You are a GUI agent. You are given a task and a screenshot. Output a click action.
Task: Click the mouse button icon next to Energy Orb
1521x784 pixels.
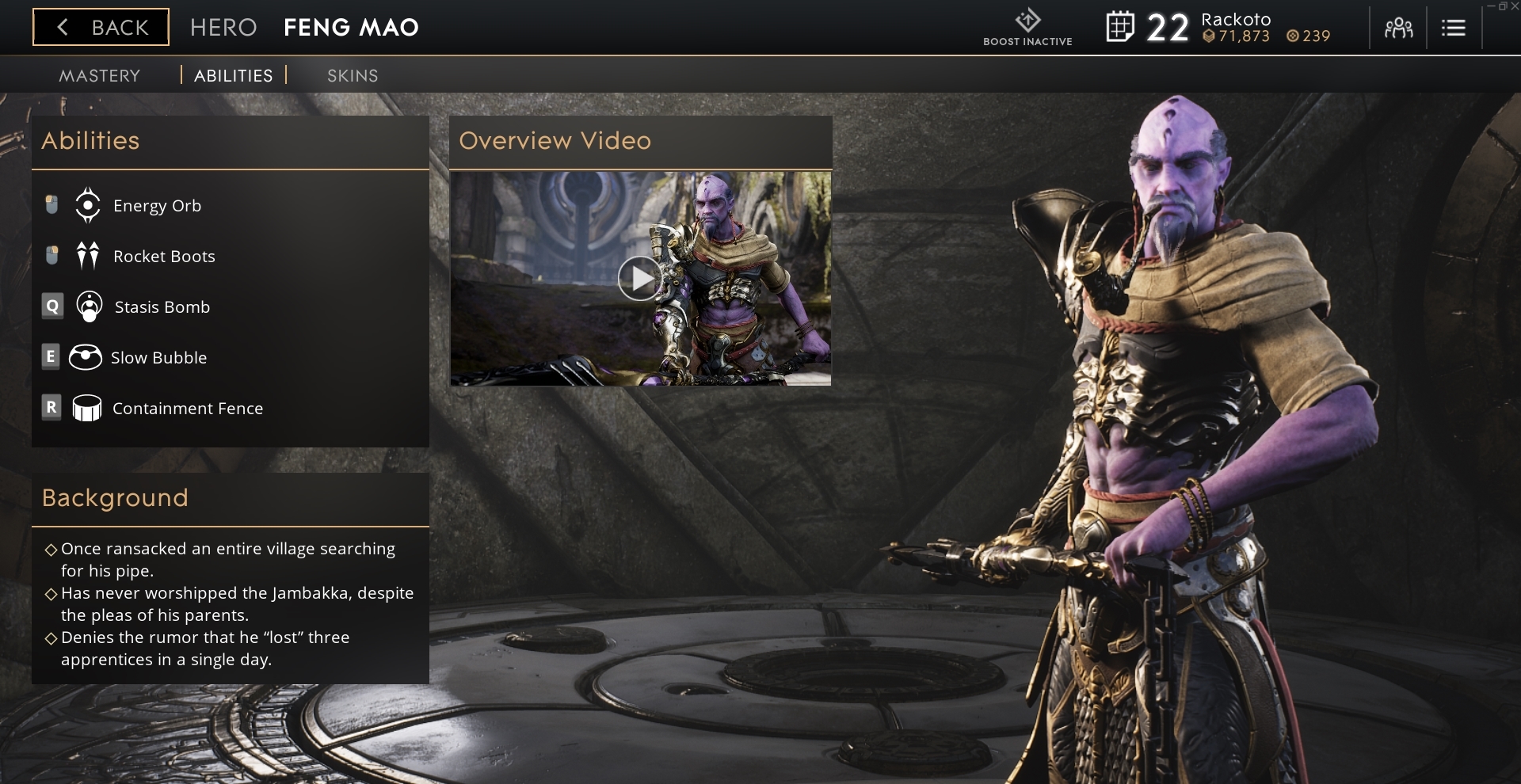51,204
